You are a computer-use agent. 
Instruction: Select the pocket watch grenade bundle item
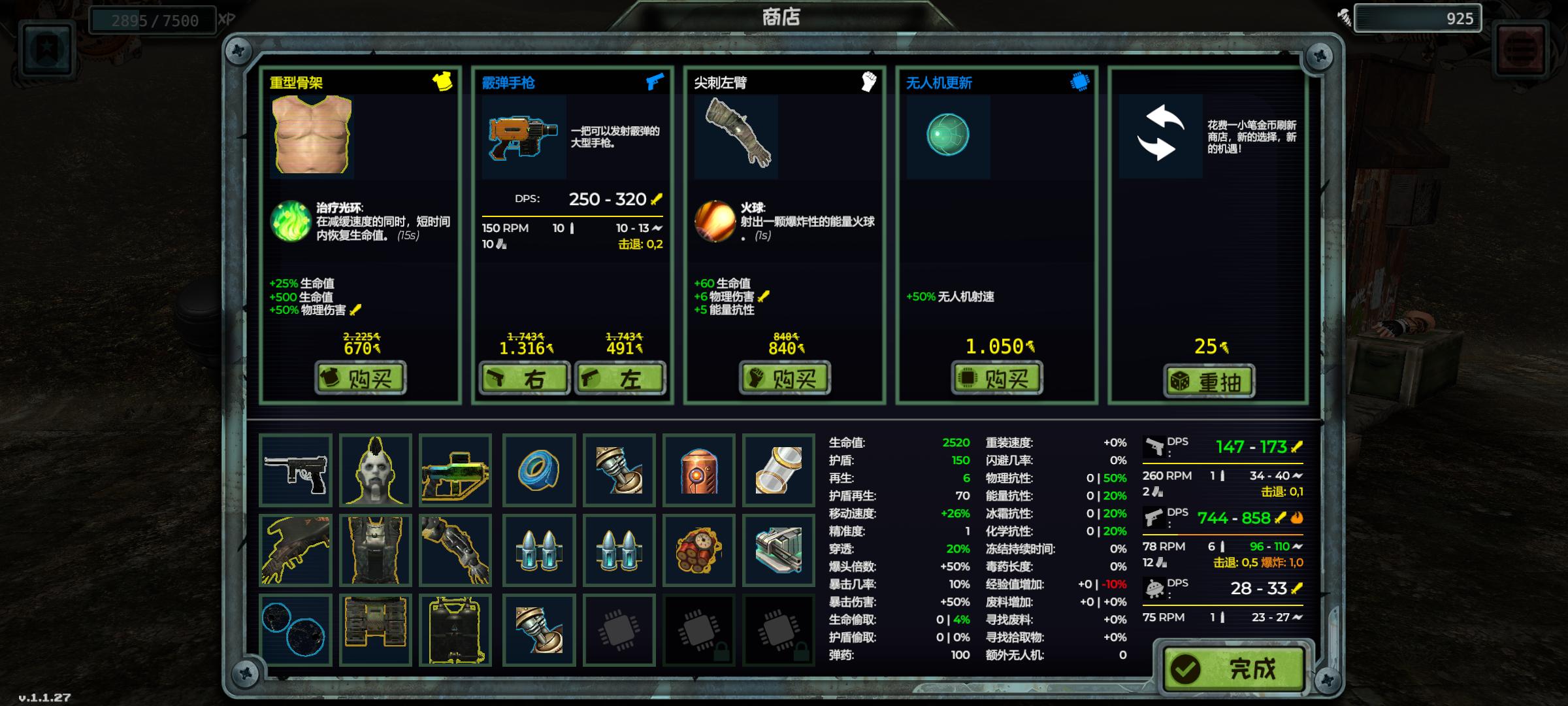pos(700,549)
